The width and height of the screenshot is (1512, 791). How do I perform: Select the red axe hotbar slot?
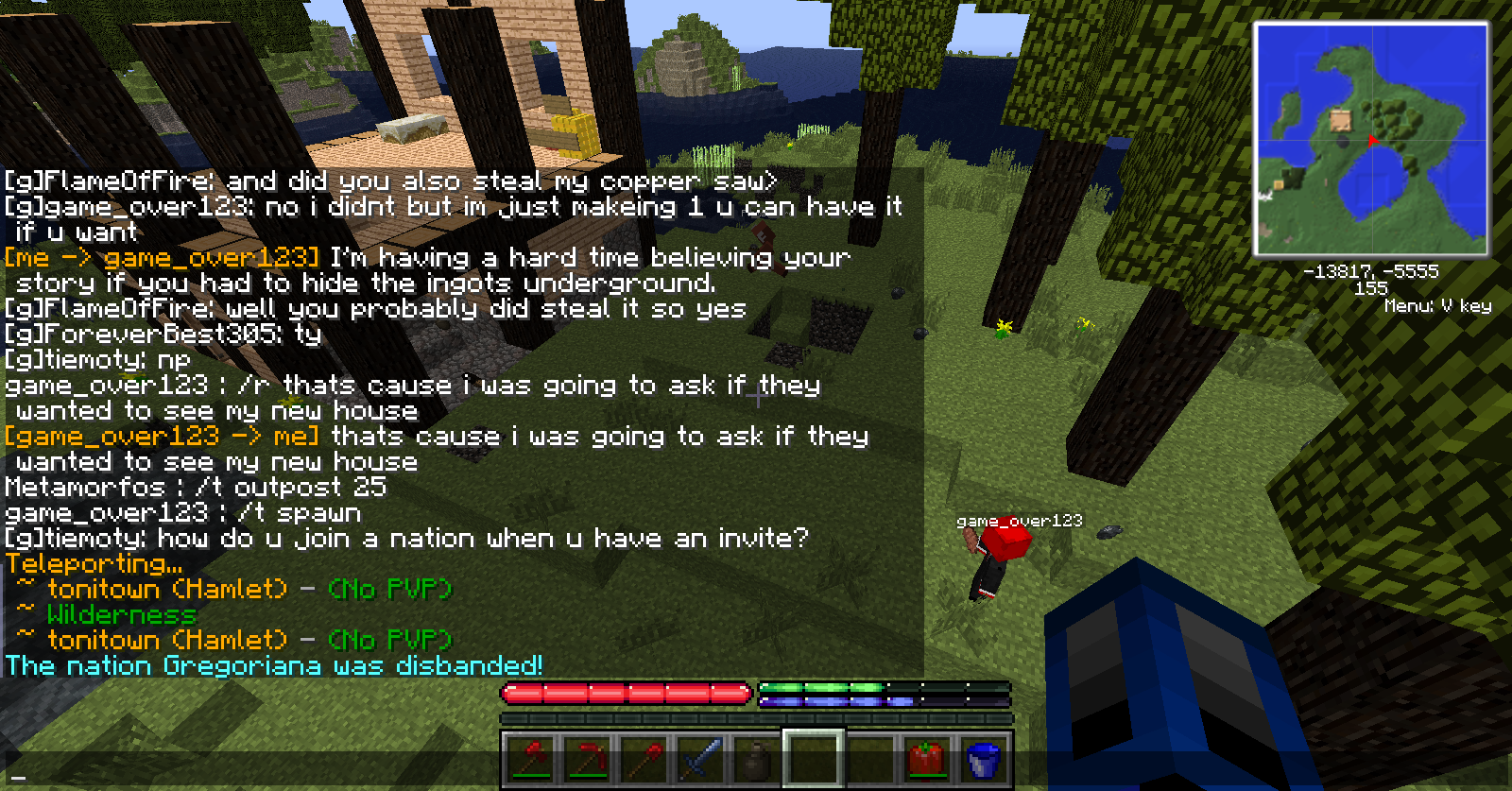click(532, 758)
